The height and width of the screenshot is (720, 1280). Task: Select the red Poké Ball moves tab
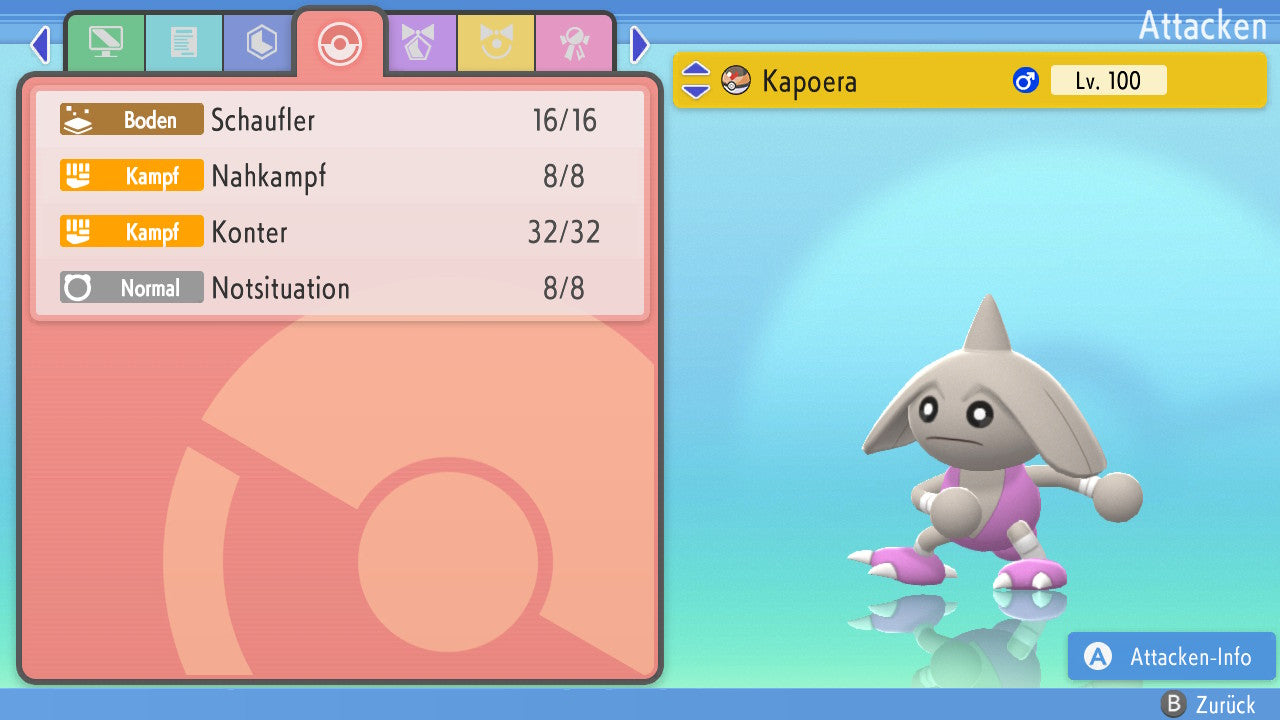[339, 44]
